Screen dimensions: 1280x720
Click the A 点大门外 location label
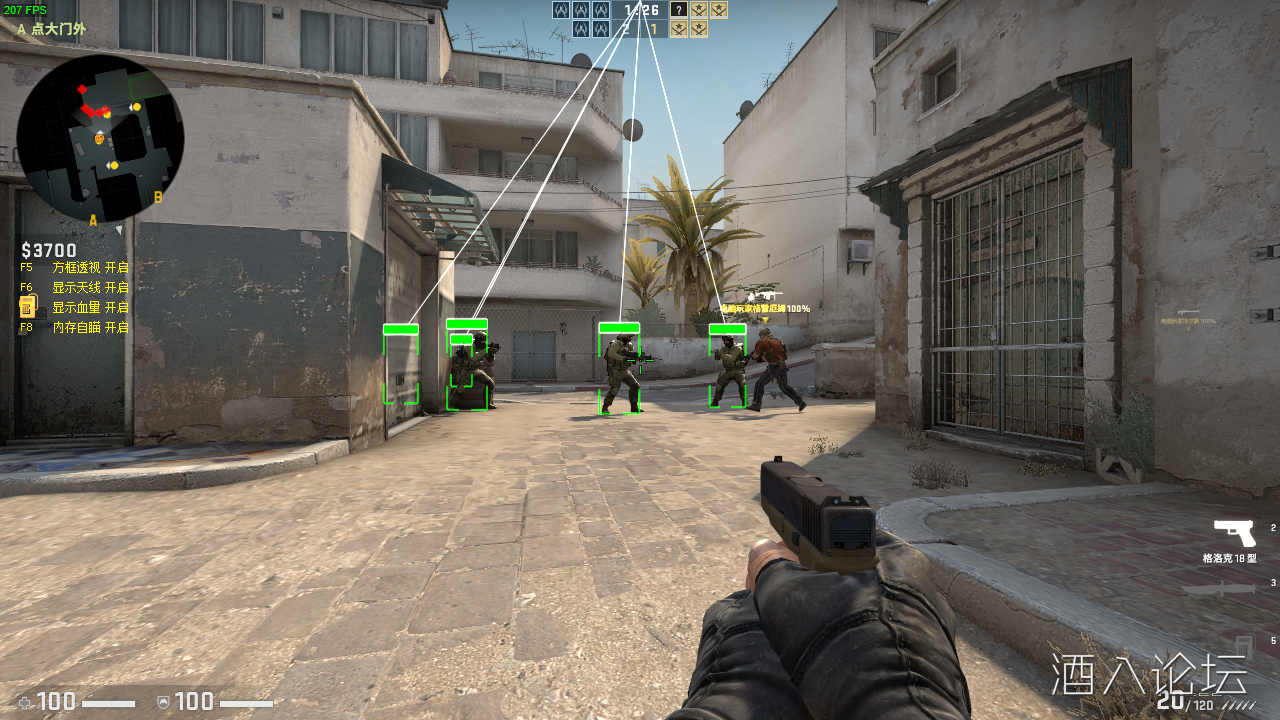[50, 30]
